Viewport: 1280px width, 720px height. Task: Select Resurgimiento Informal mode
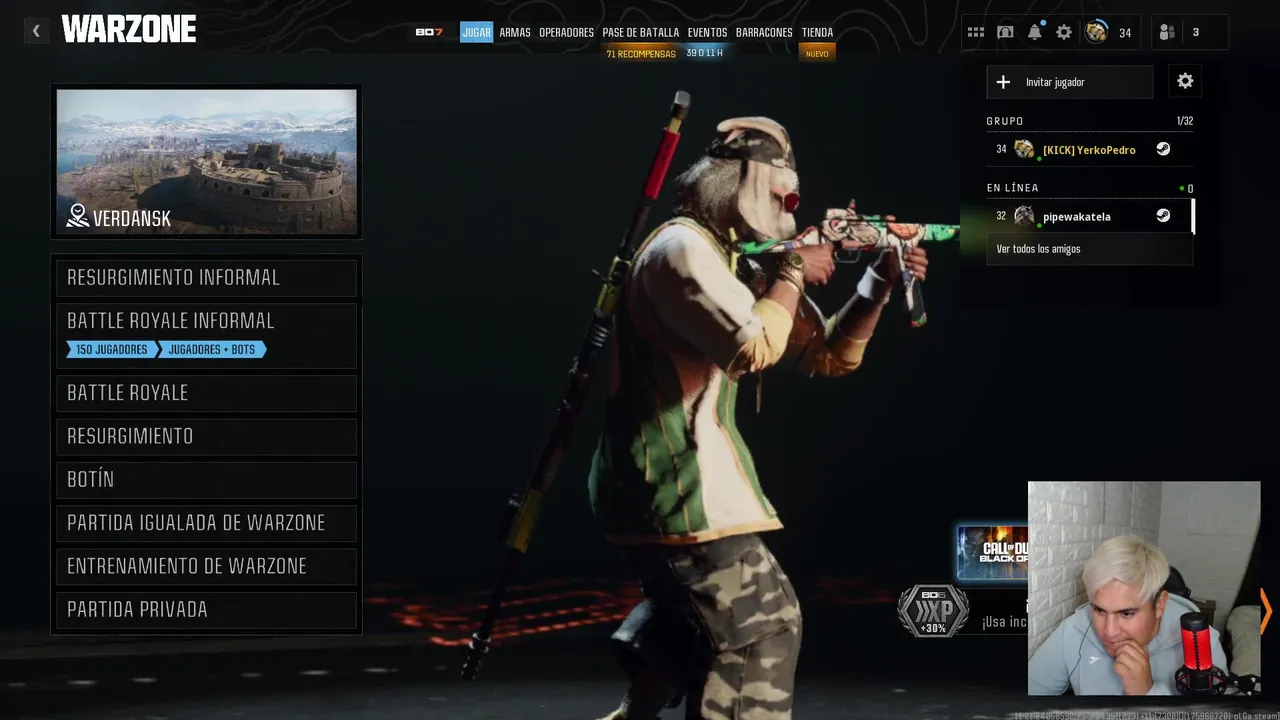click(x=206, y=278)
